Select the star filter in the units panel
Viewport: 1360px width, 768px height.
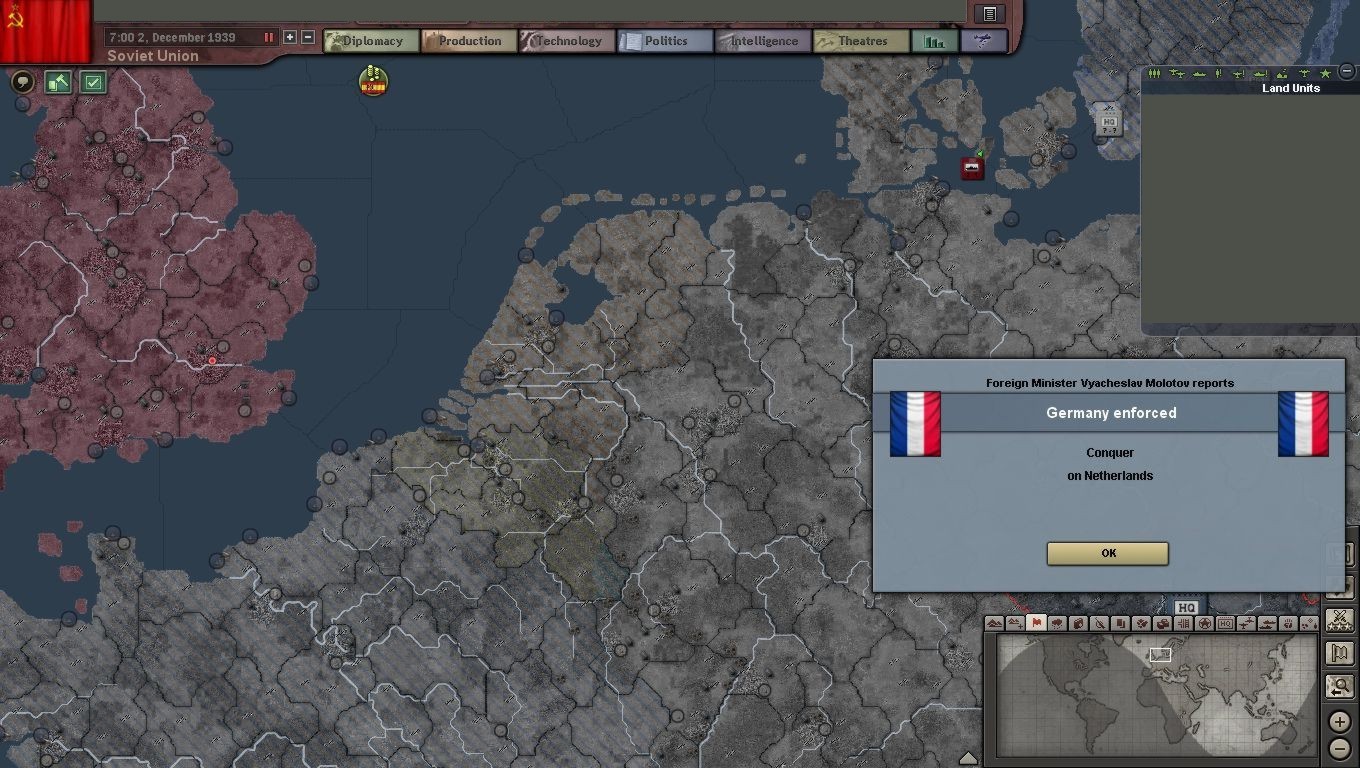pyautogui.click(x=1325, y=73)
